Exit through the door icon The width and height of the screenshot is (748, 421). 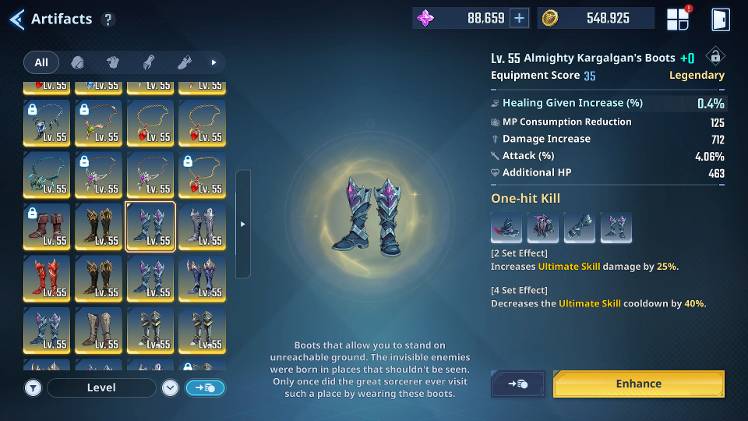tap(720, 19)
